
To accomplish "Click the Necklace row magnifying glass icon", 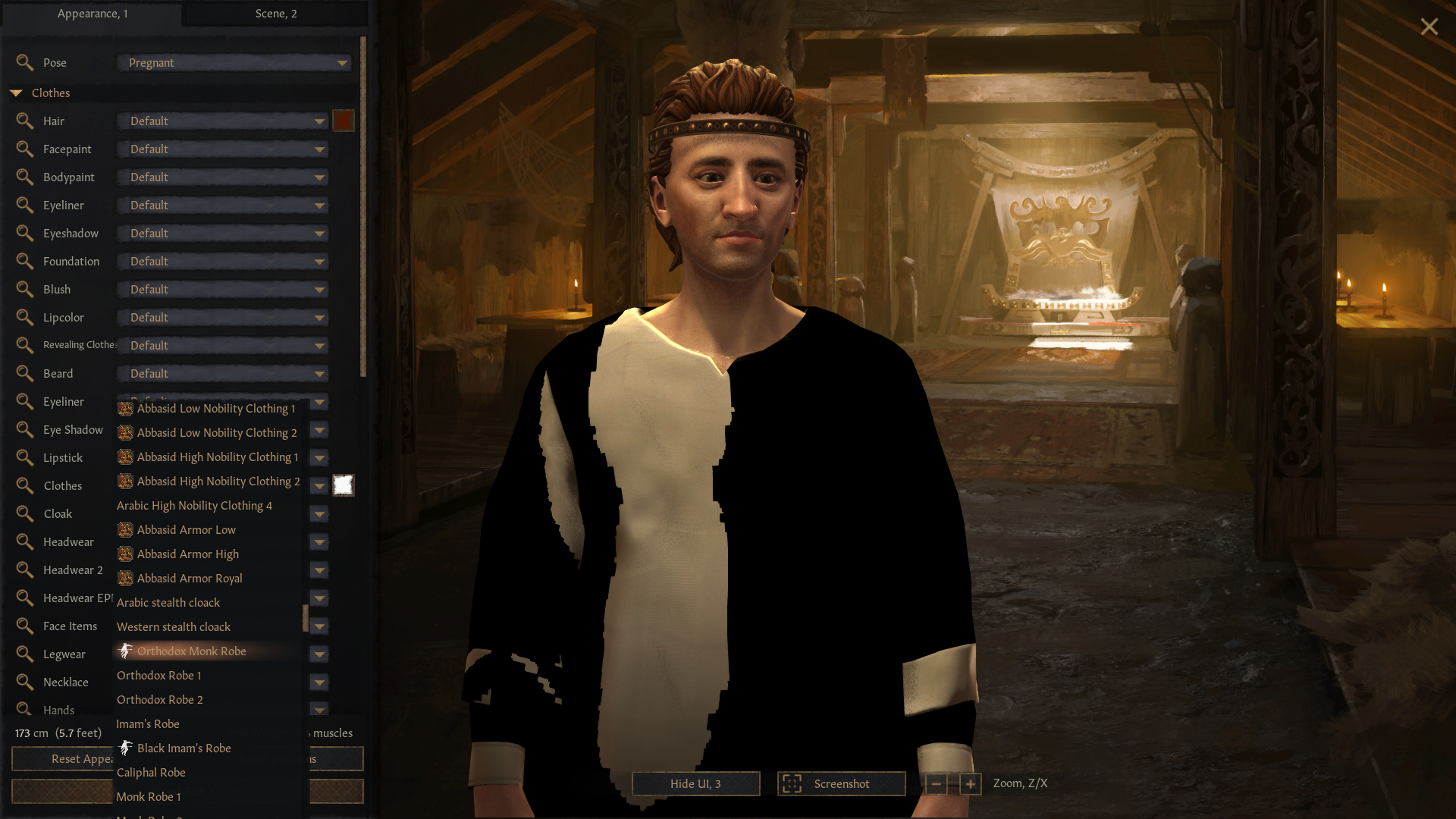I will [x=25, y=682].
